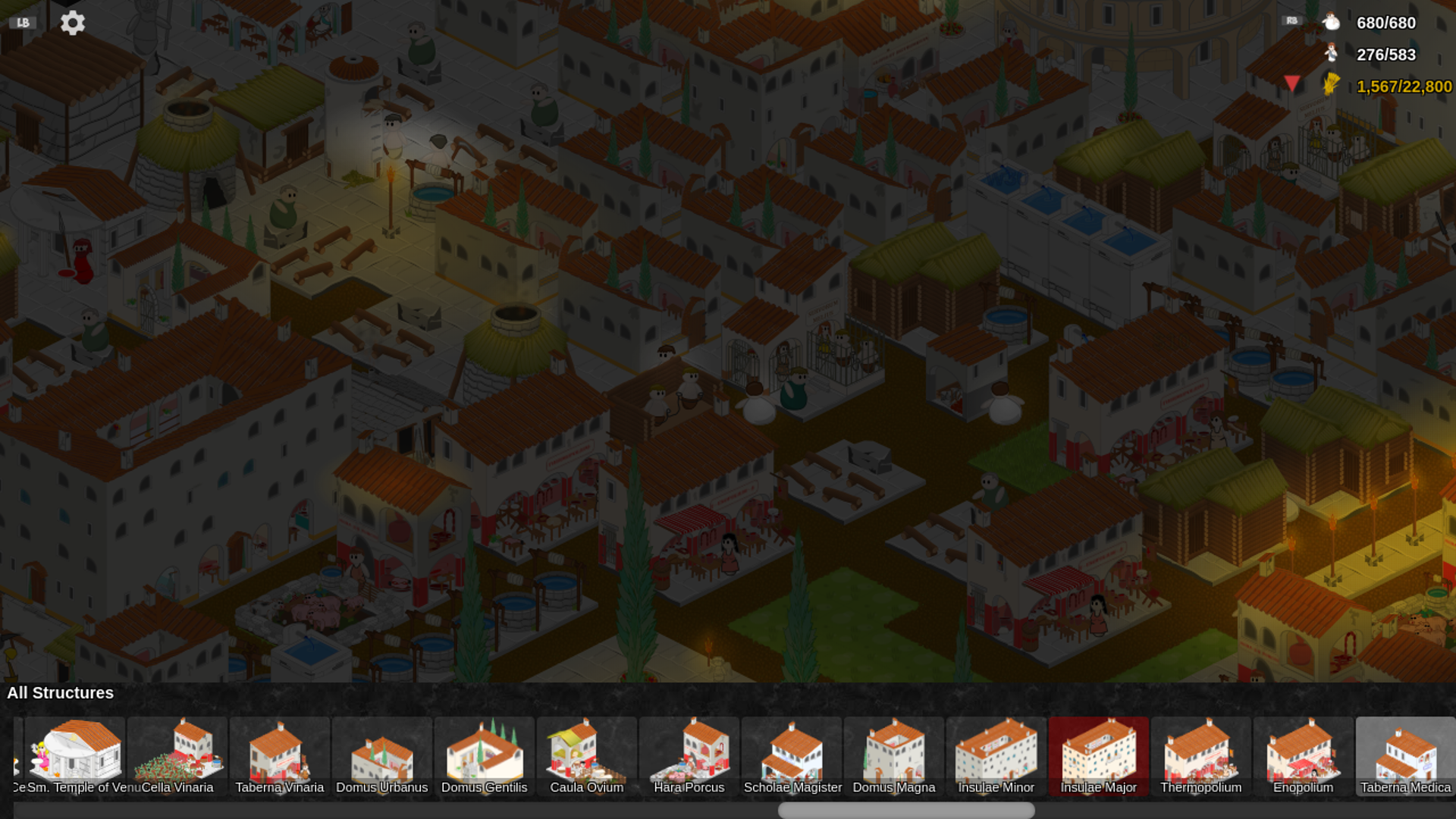Screen dimensions: 1456x819
Task: Click the structures list horizontal scrollbar
Action: (906, 810)
